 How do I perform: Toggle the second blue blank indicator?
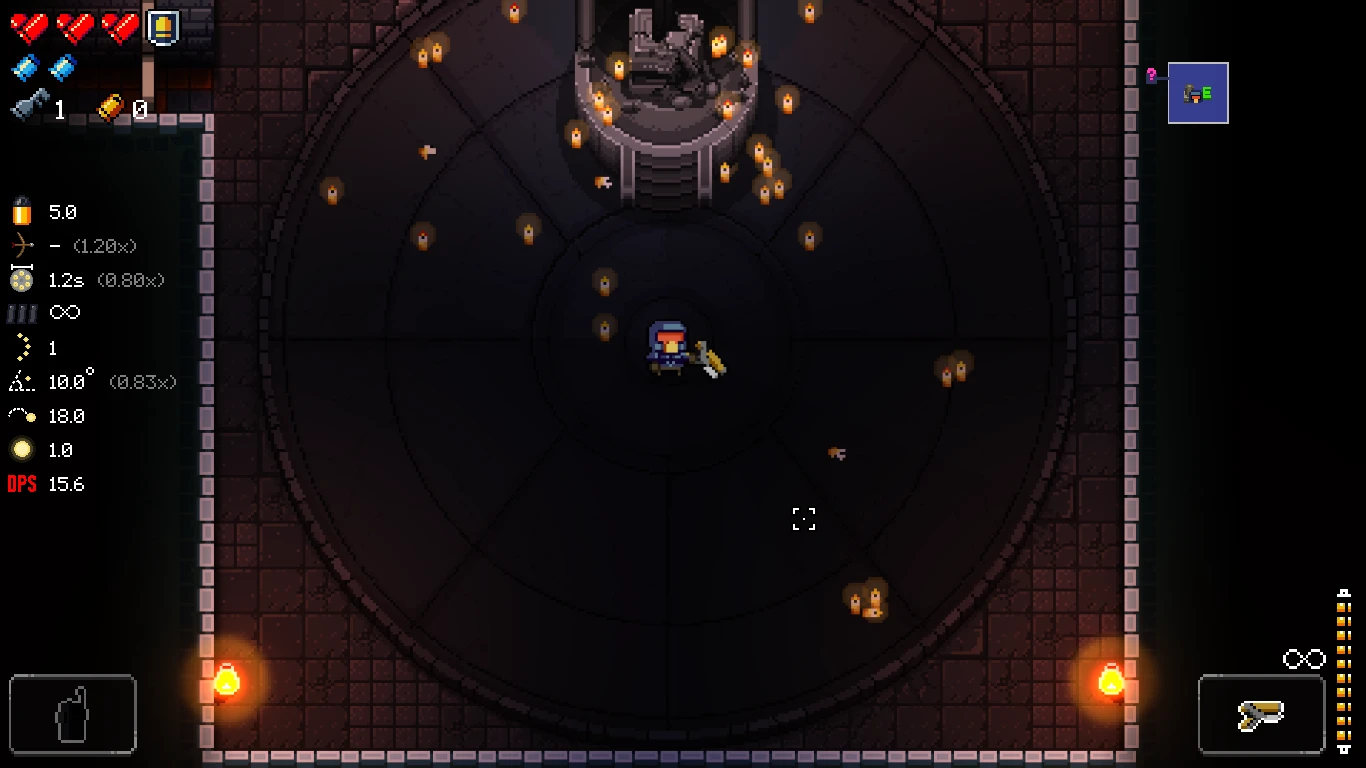click(x=60, y=70)
